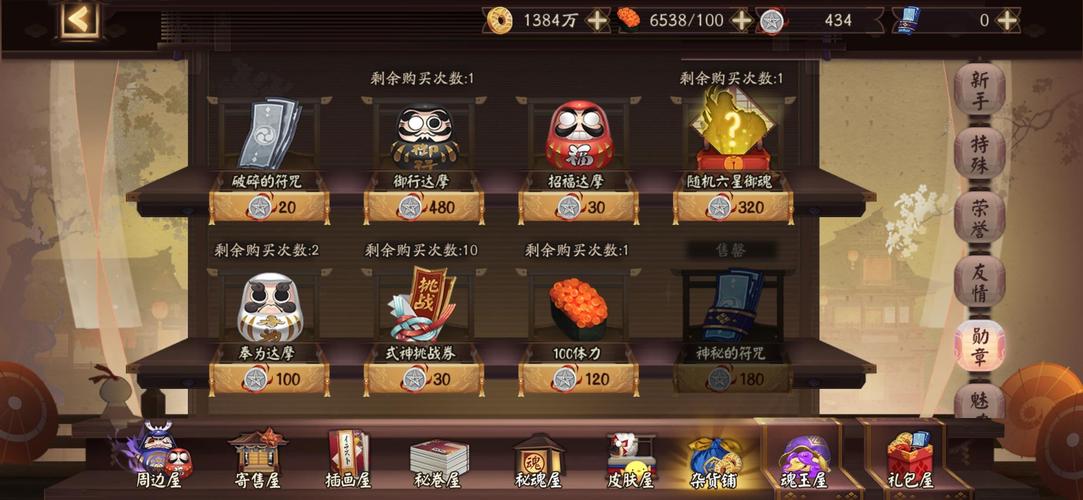Switch to the 友情 lantern tab

tap(979, 281)
